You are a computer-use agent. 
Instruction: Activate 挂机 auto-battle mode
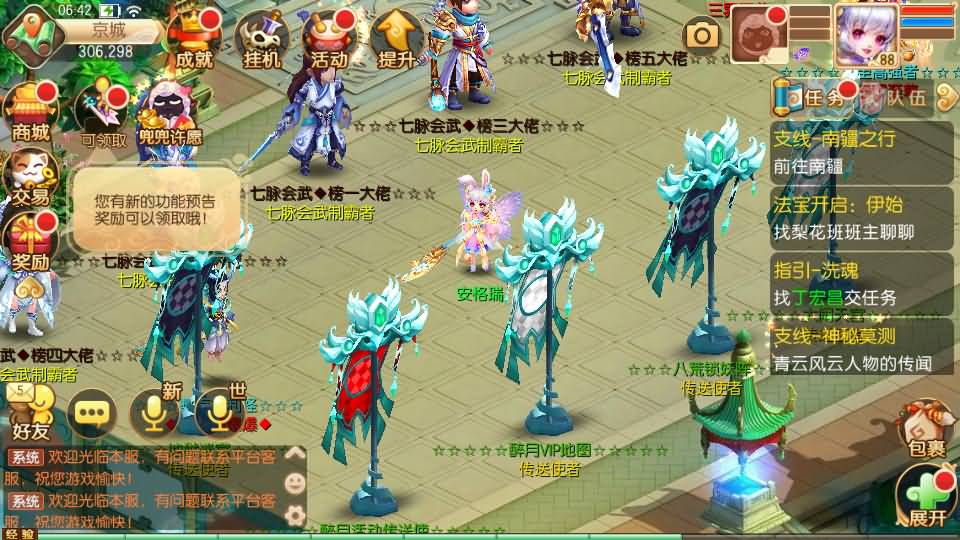[x=262, y=40]
